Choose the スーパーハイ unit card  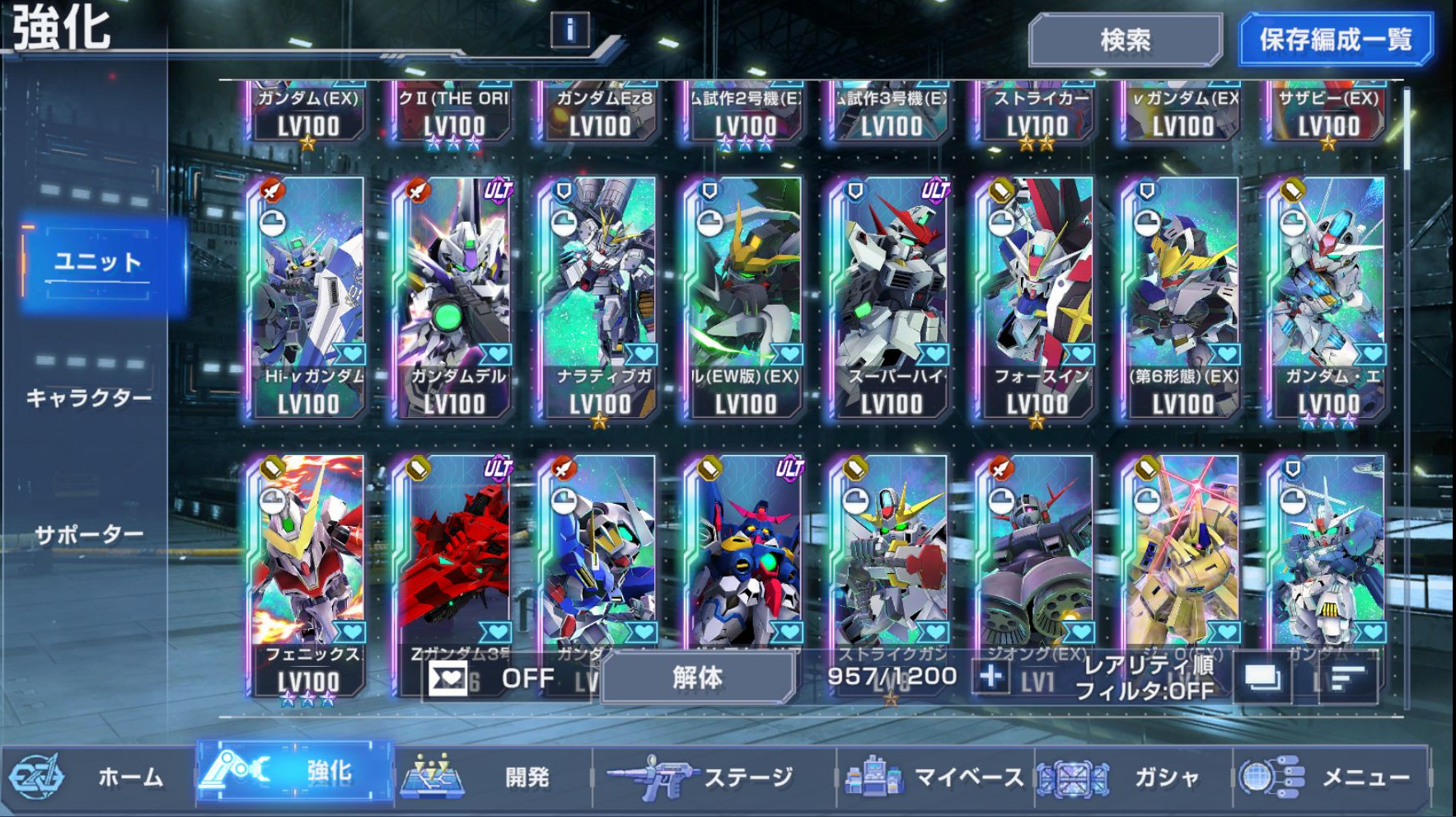(x=891, y=297)
